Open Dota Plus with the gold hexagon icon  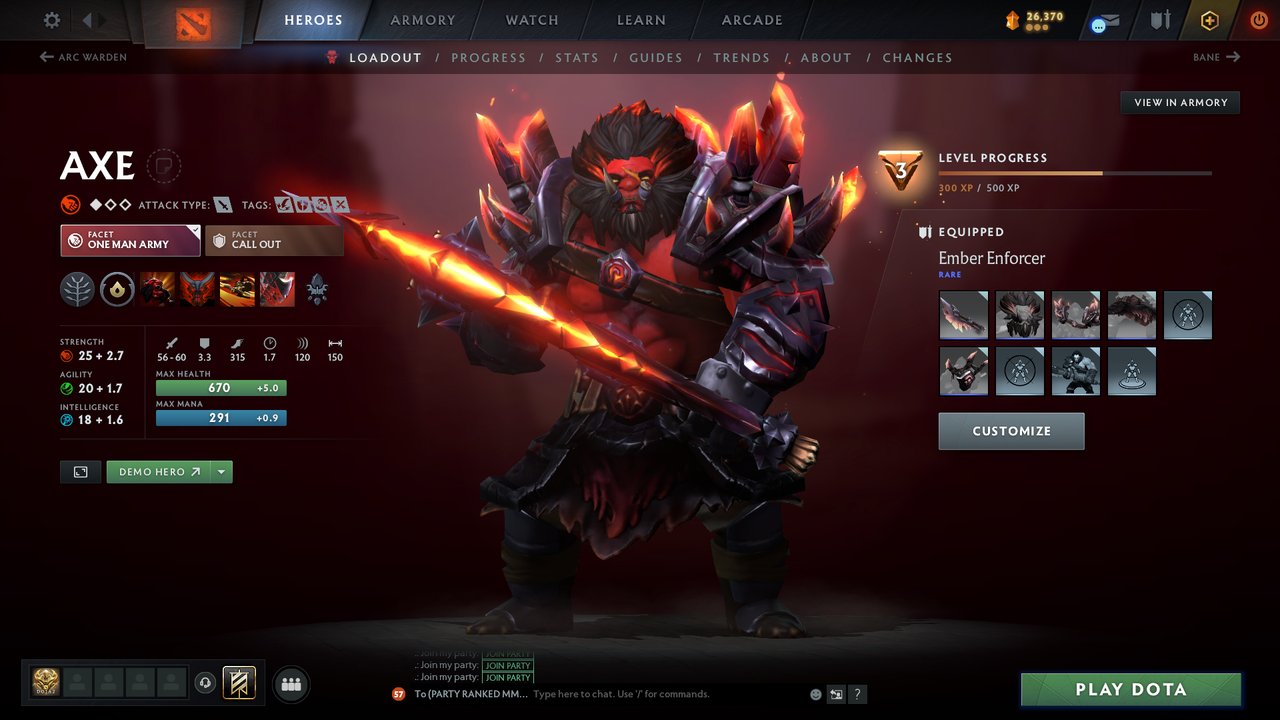[x=1209, y=20]
